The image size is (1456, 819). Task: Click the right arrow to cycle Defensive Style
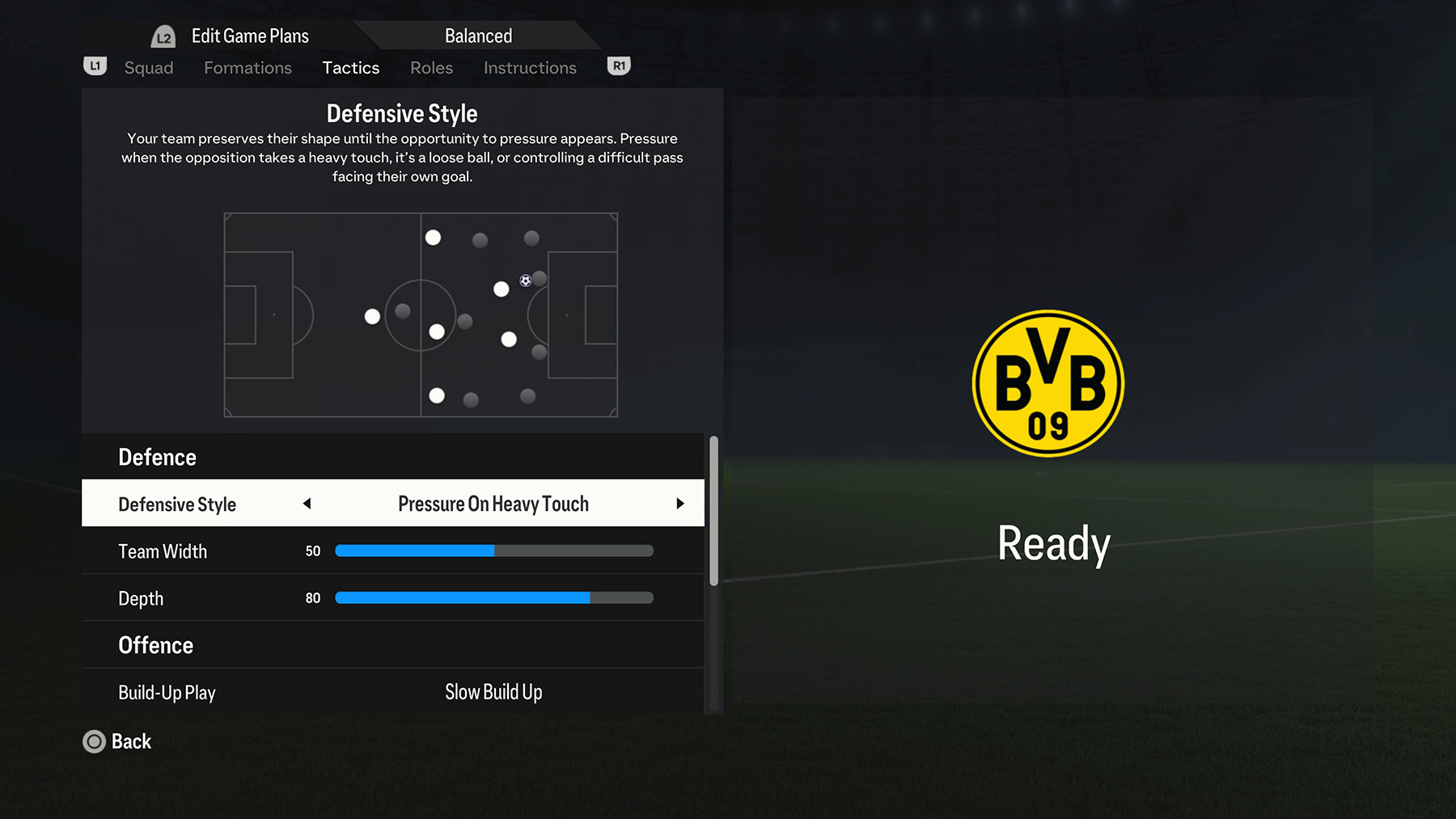click(x=680, y=503)
